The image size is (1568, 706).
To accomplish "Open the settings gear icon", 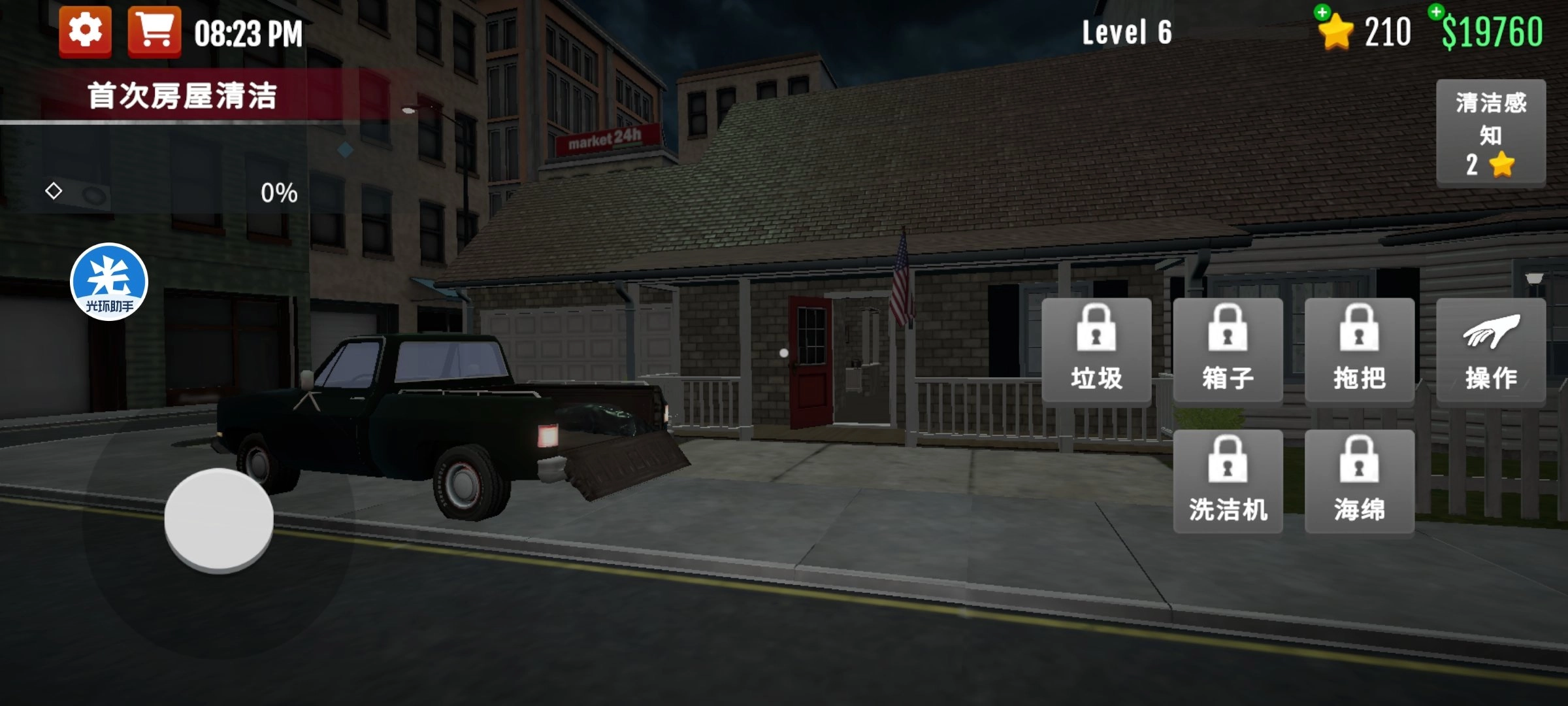I will pos(87,29).
